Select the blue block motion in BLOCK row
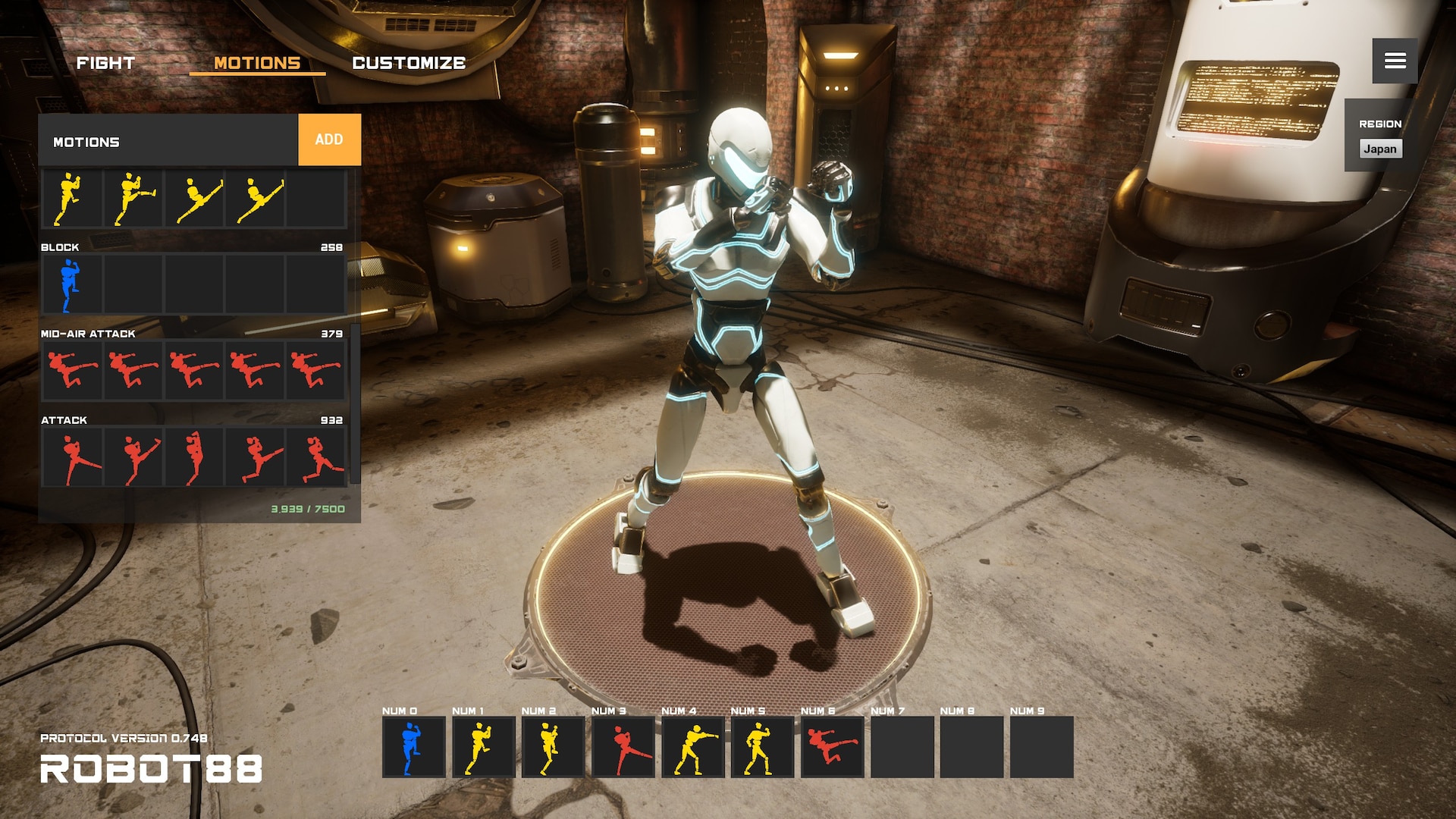The width and height of the screenshot is (1456, 819). [x=71, y=285]
